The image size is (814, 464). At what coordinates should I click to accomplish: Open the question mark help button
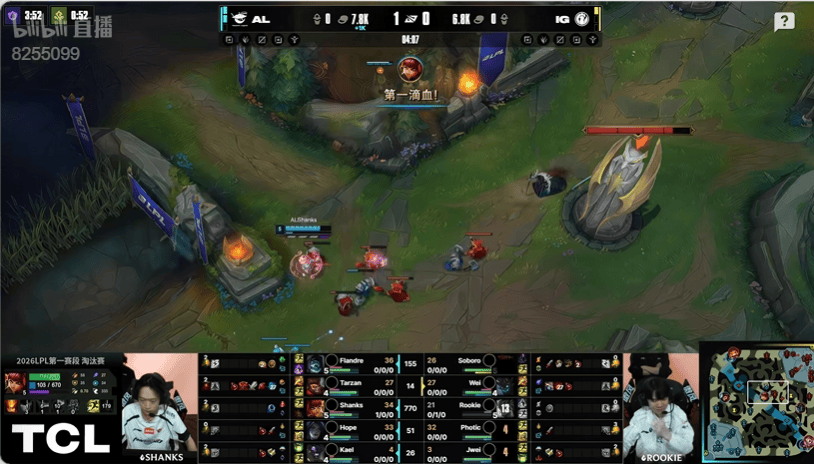click(785, 22)
